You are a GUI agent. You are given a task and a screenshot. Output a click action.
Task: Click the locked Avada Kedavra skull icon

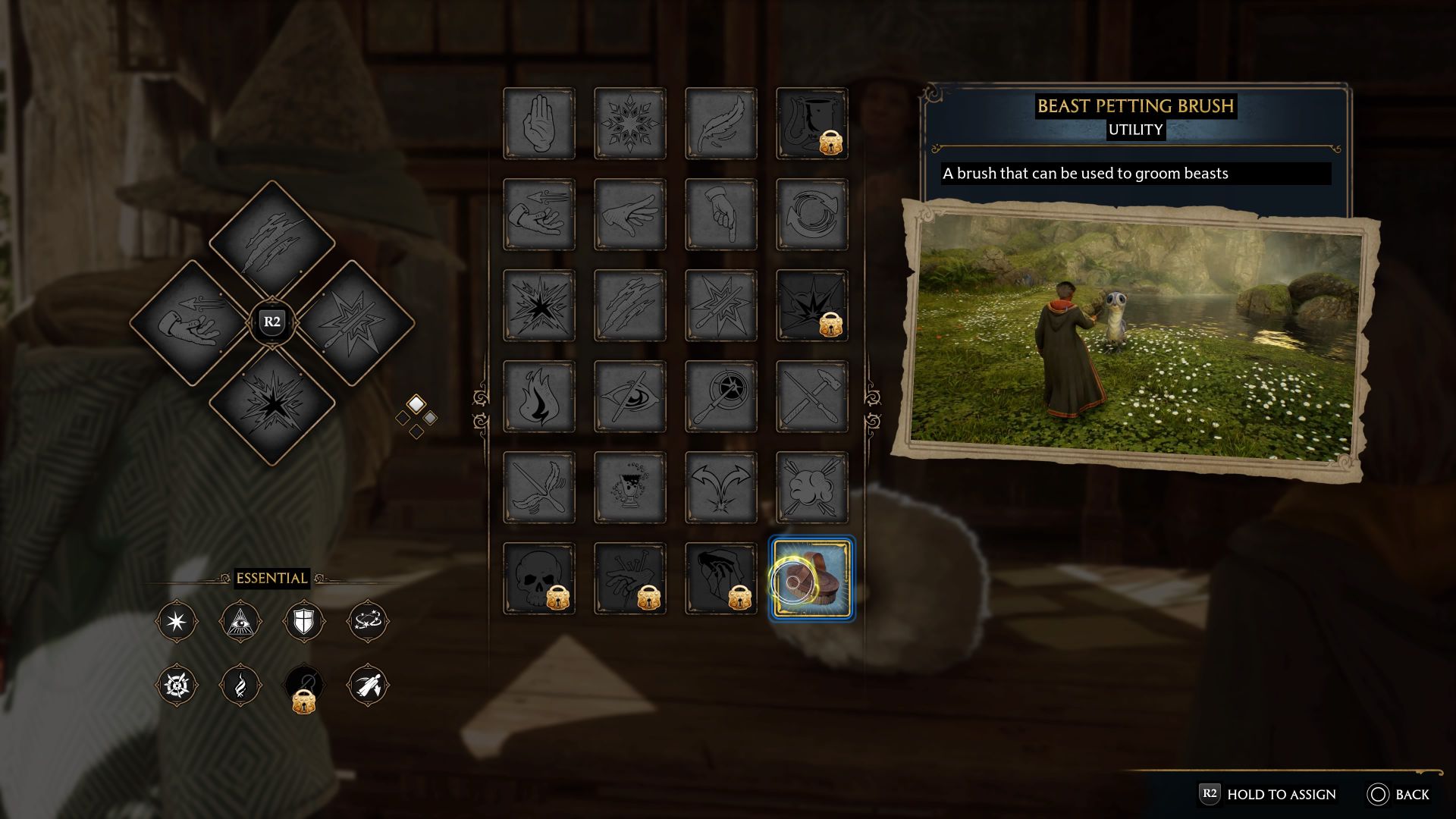click(x=538, y=578)
